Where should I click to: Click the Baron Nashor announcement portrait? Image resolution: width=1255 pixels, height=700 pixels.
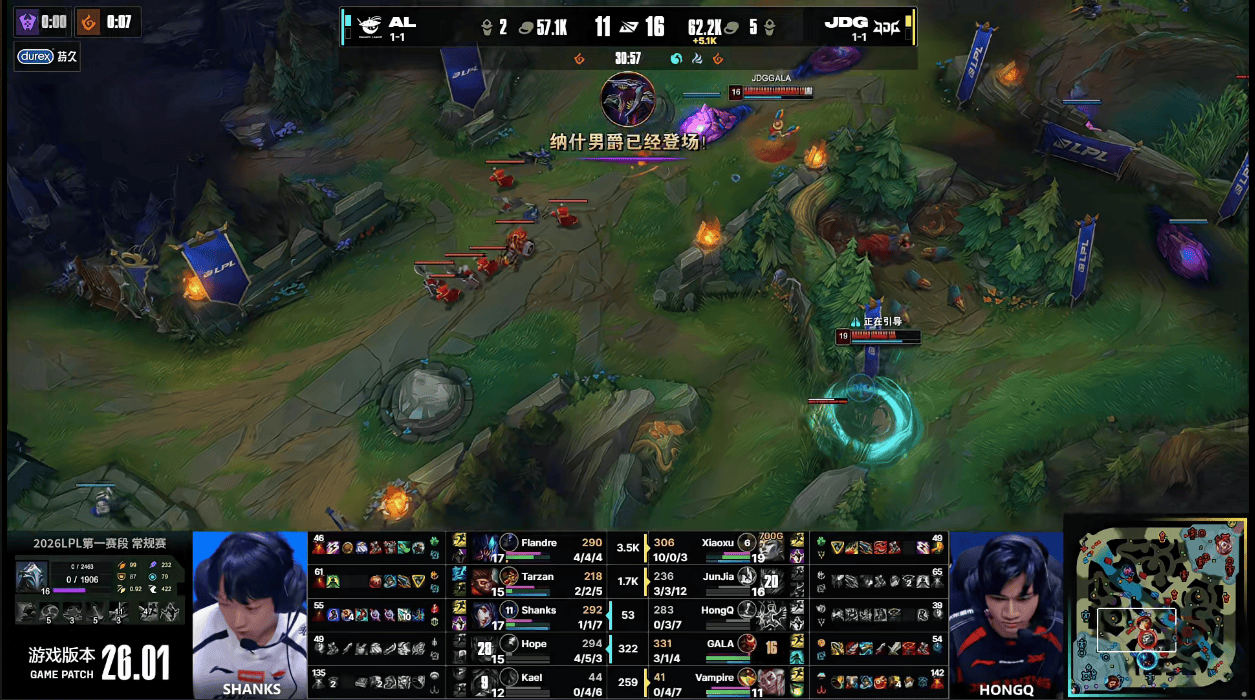tap(628, 99)
